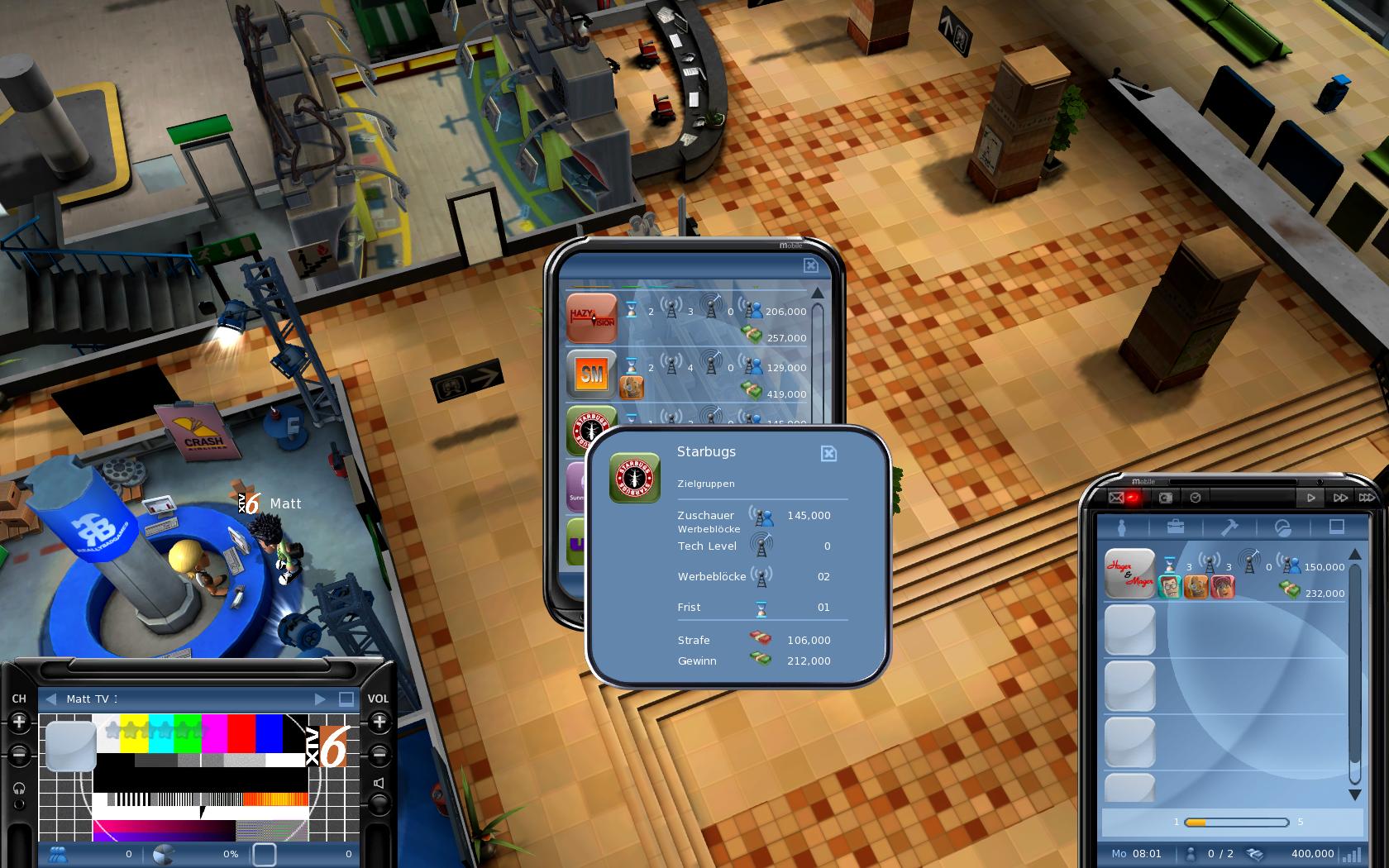
Task: Set game speed to normal play
Action: pyautogui.click(x=1310, y=498)
